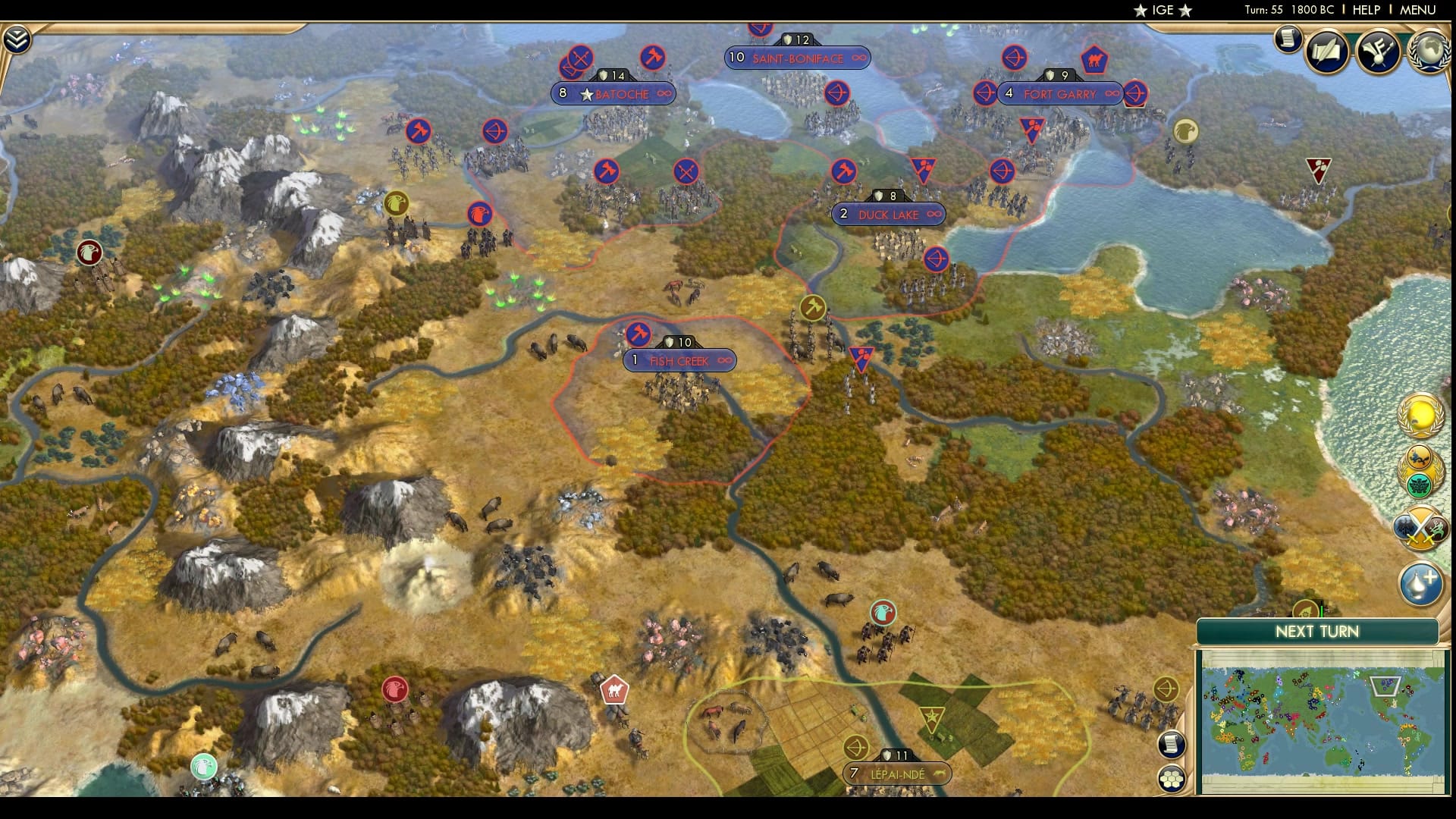Open the yellow sun laurel notification
Screen dimensions: 1456x819
click(1420, 416)
